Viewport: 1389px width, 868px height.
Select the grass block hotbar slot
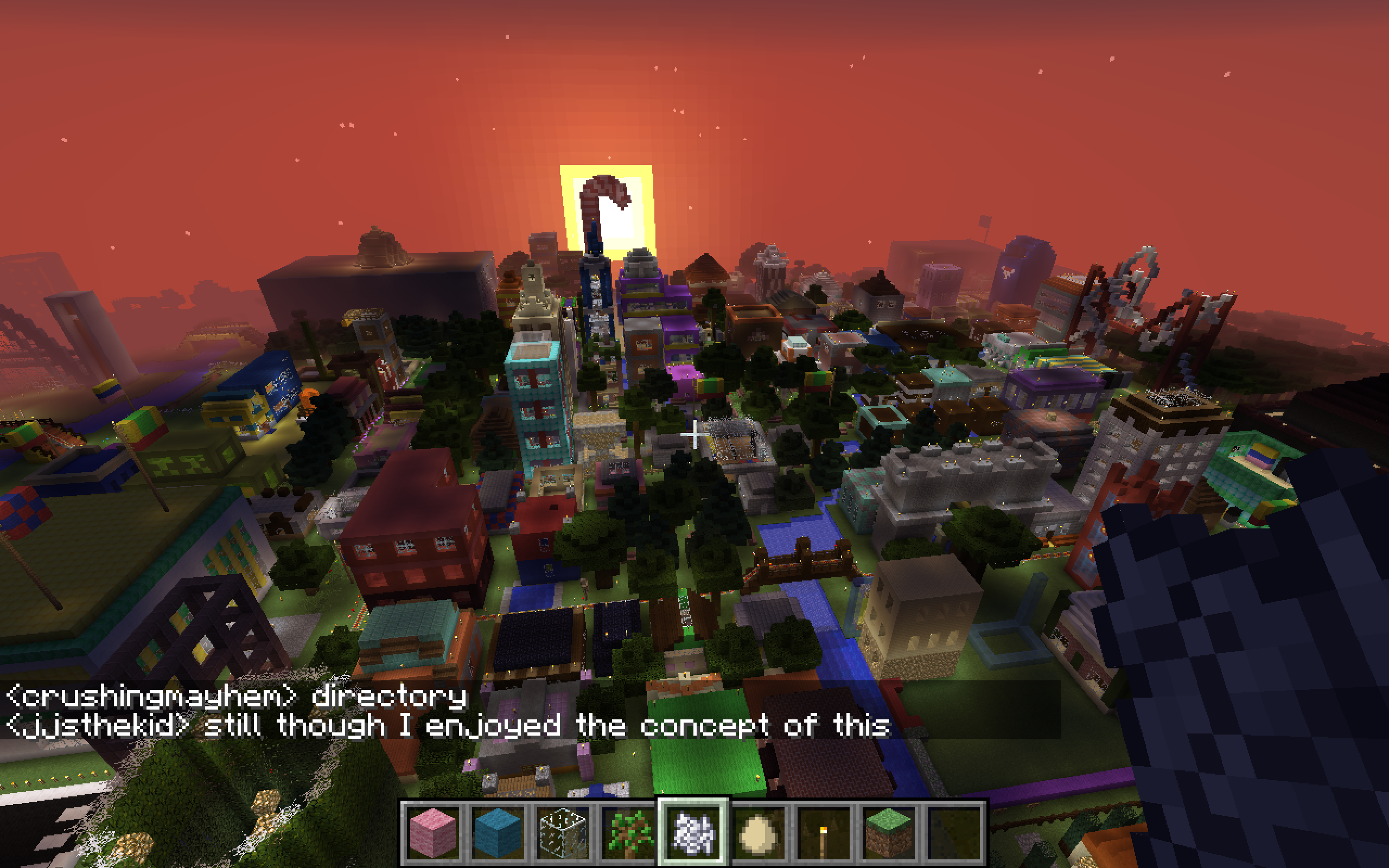coord(889,831)
